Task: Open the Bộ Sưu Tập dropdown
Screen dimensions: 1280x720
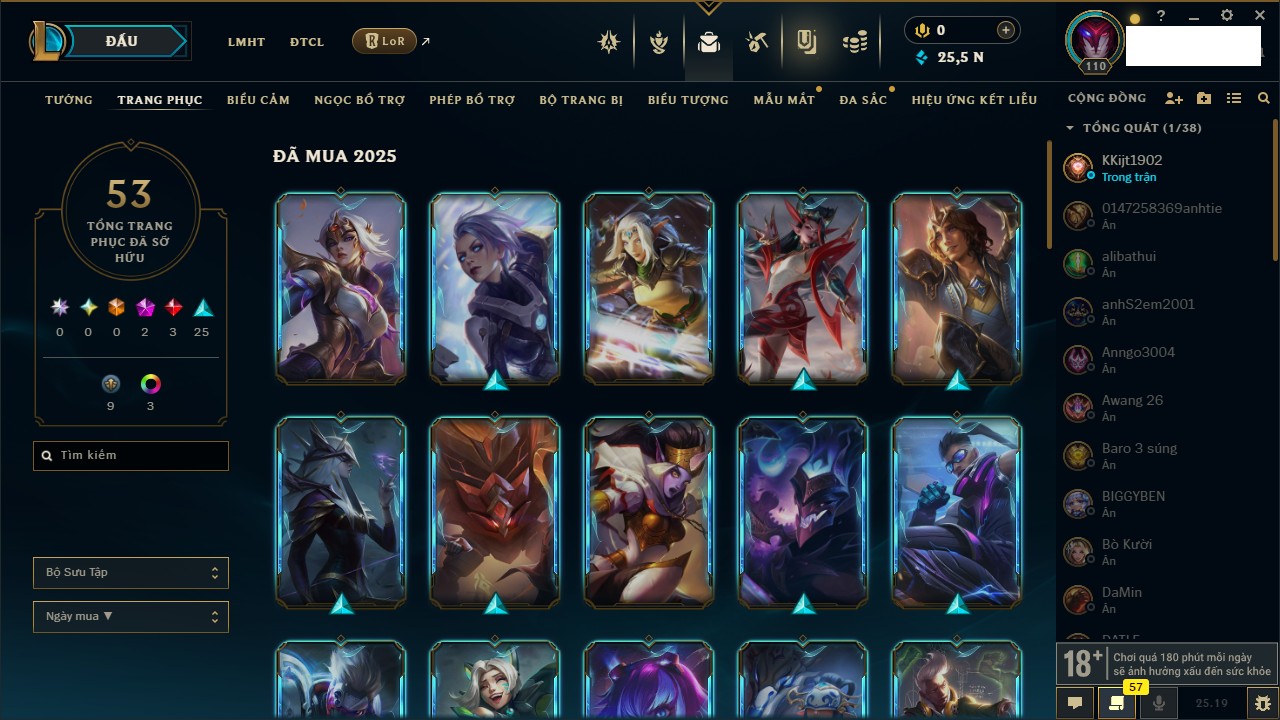Action: (x=131, y=573)
